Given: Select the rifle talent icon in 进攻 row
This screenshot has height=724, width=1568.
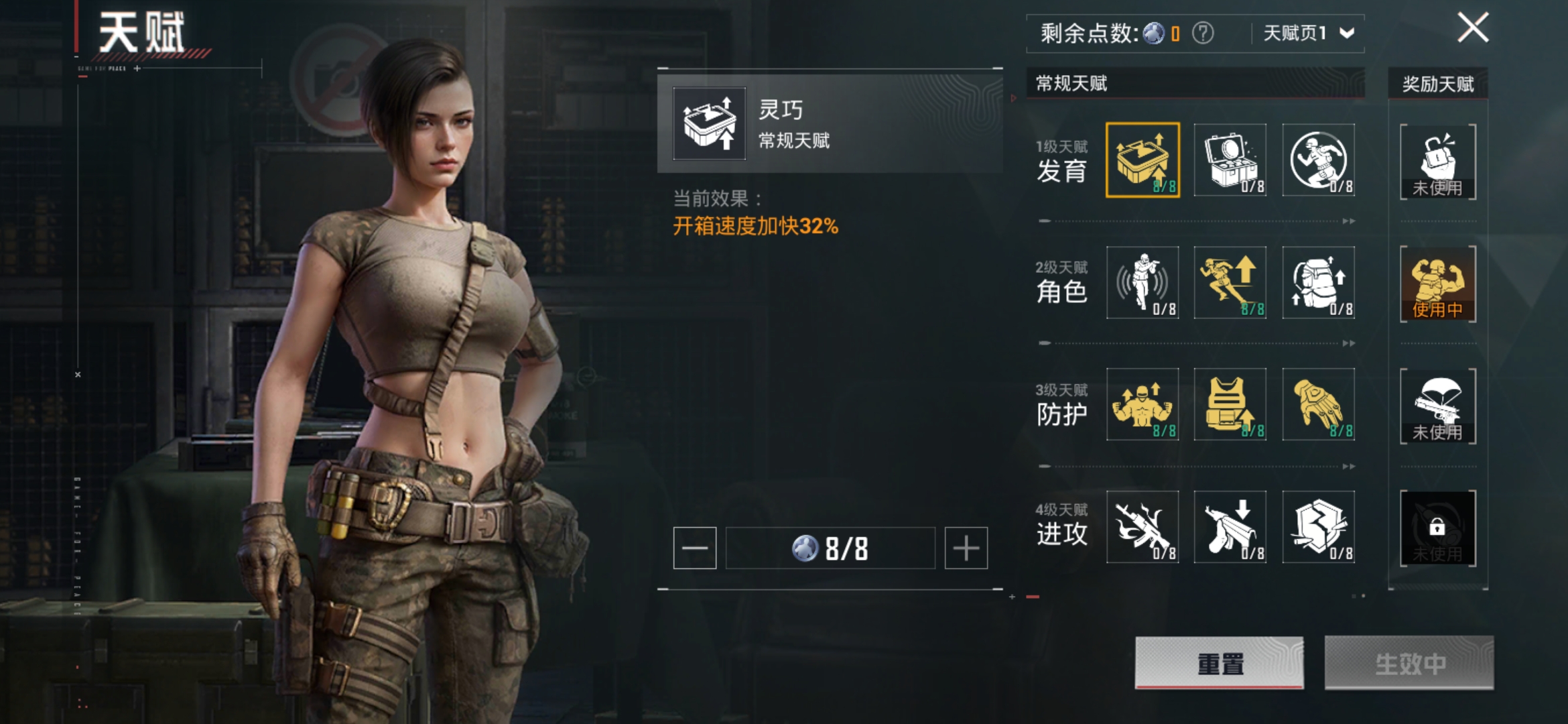Looking at the screenshot, I should point(1142,528).
